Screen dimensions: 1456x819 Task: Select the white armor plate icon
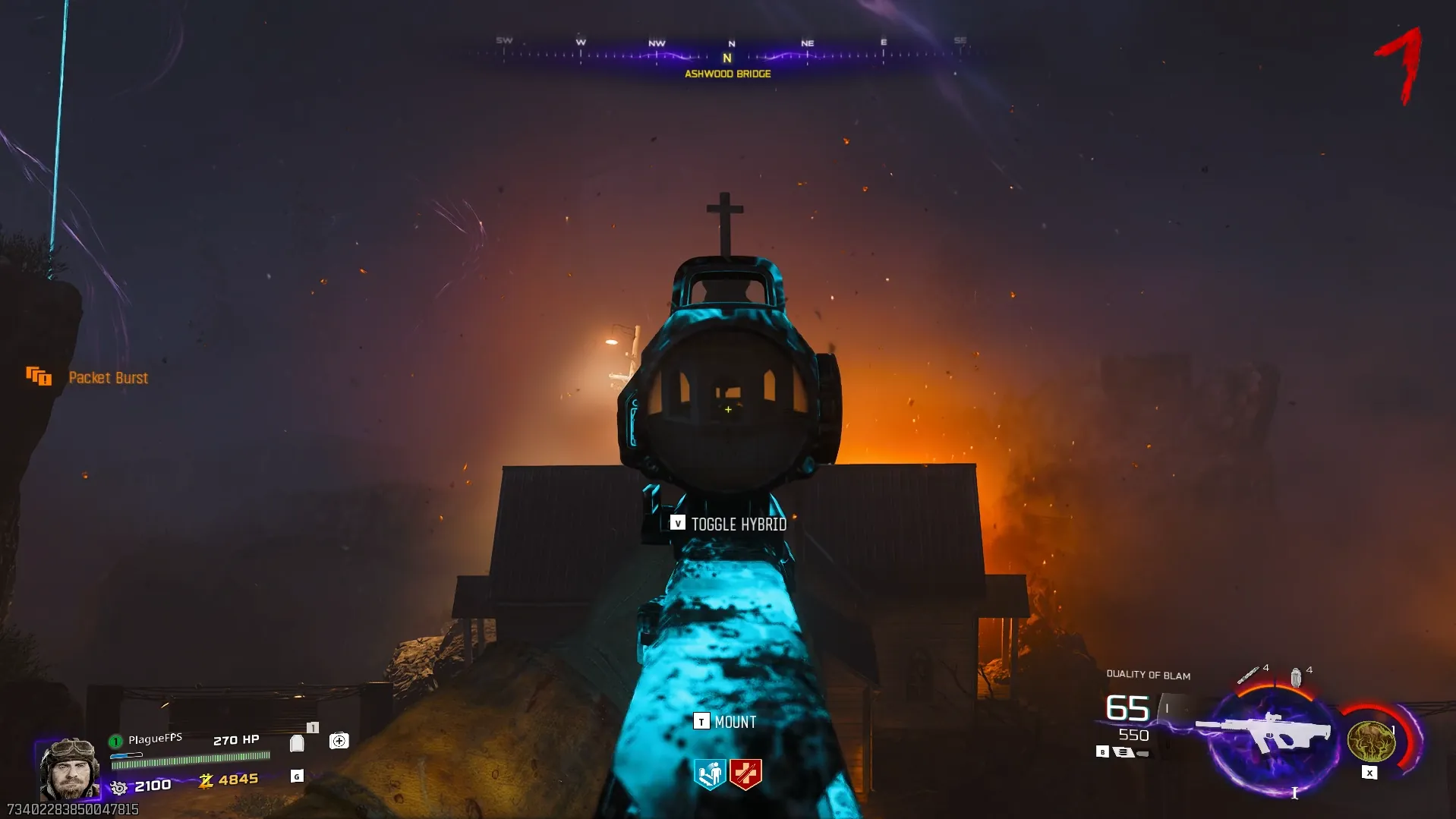click(297, 743)
